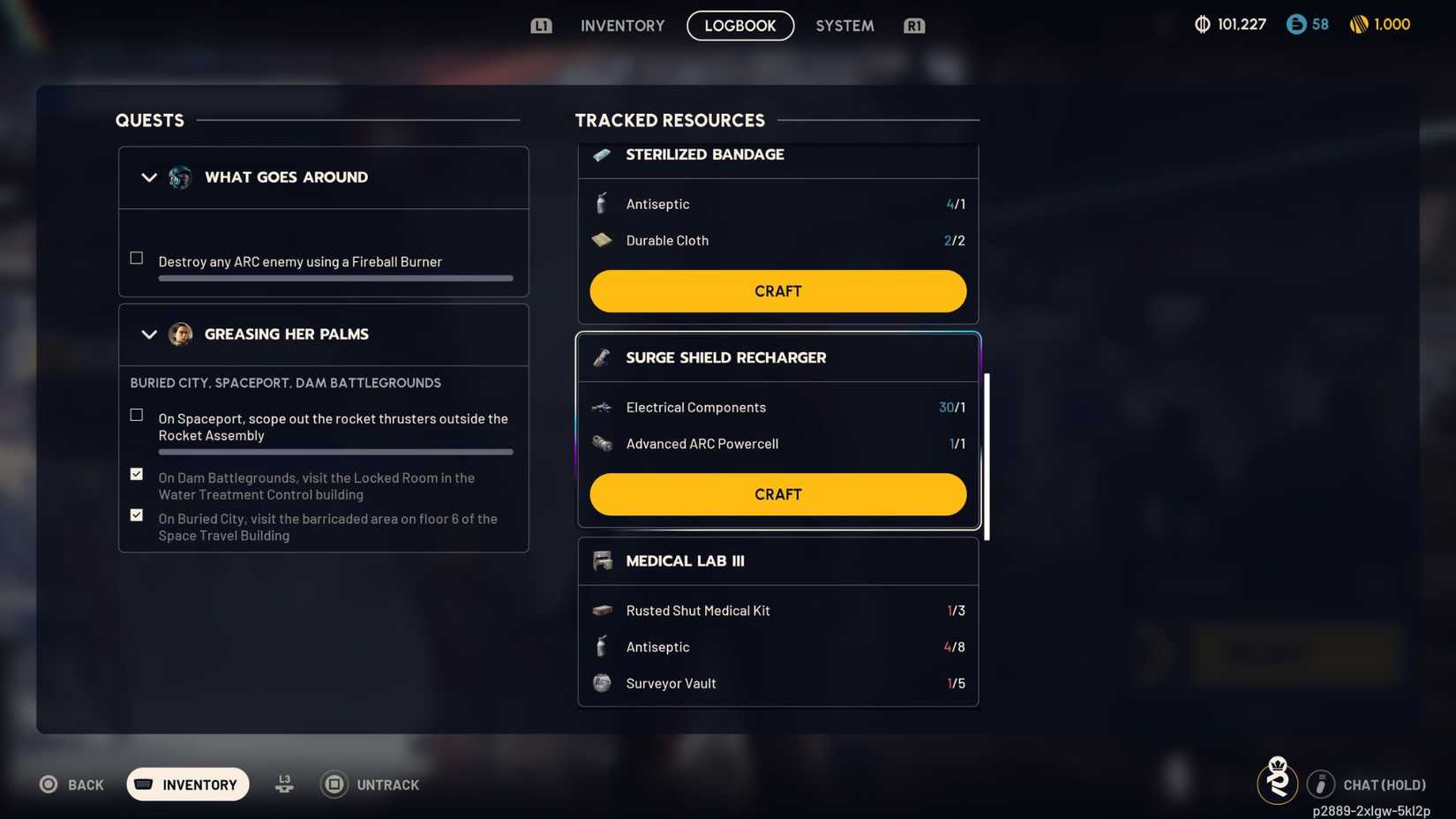
Task: Uncheck the Space Travel Building objective
Action: click(x=136, y=515)
